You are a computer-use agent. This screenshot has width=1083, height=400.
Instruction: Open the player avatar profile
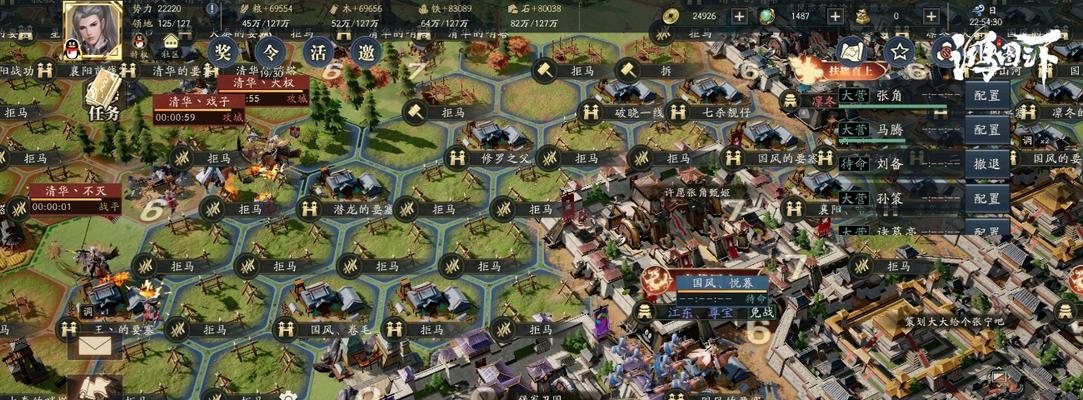(x=93, y=28)
